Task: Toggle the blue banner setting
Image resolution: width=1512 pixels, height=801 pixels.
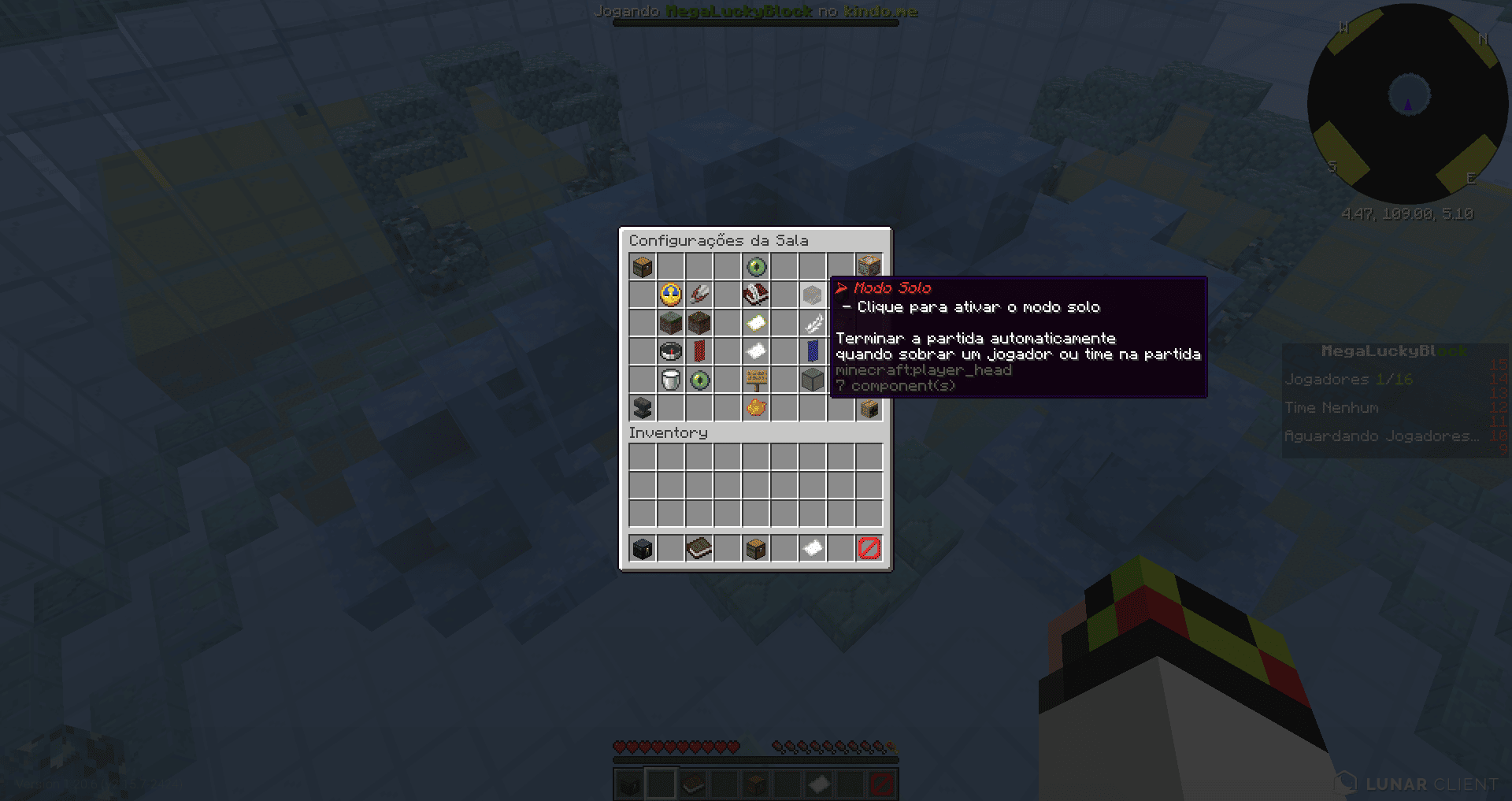Action: [x=813, y=352]
